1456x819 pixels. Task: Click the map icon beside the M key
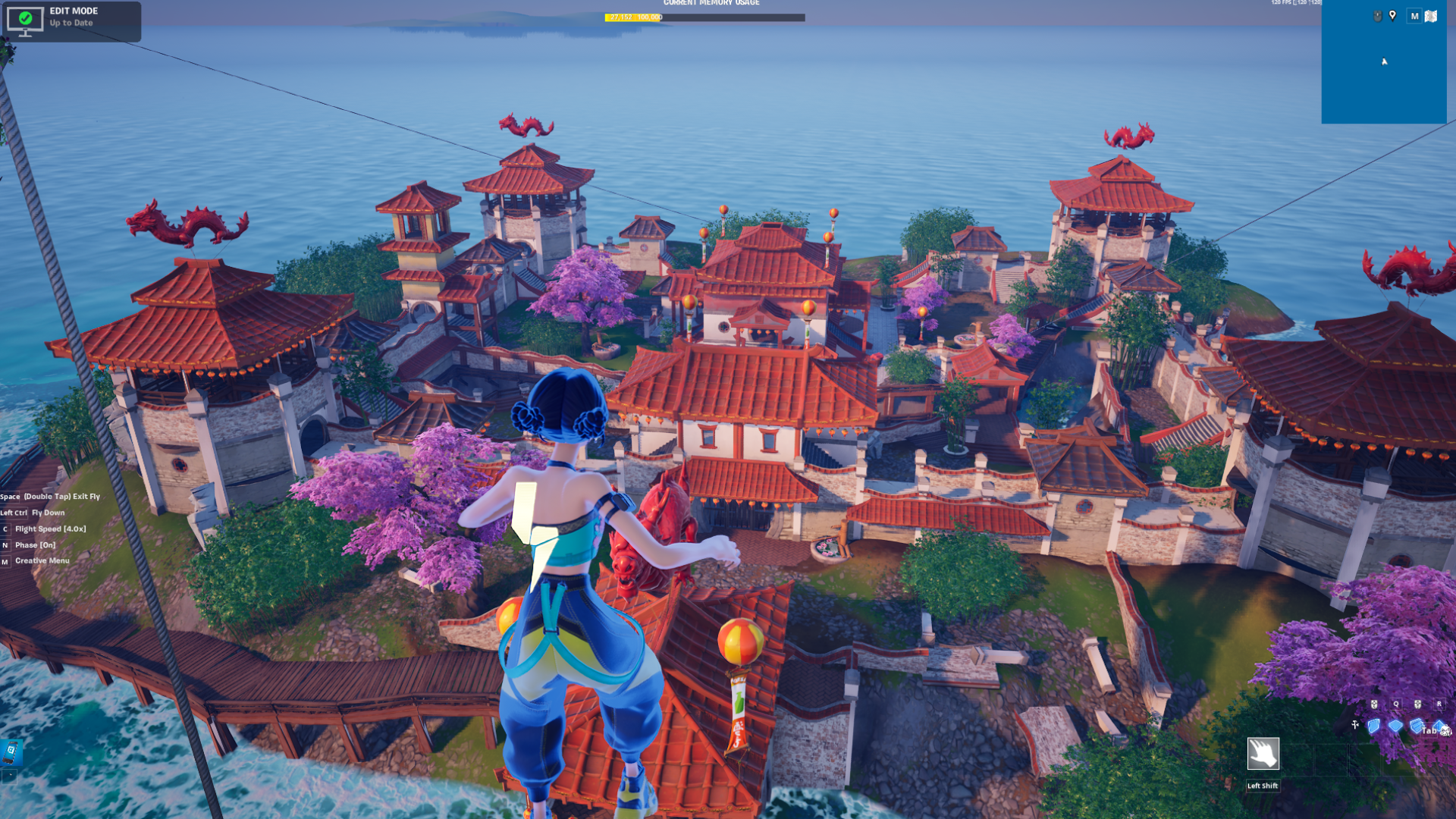click(1431, 16)
